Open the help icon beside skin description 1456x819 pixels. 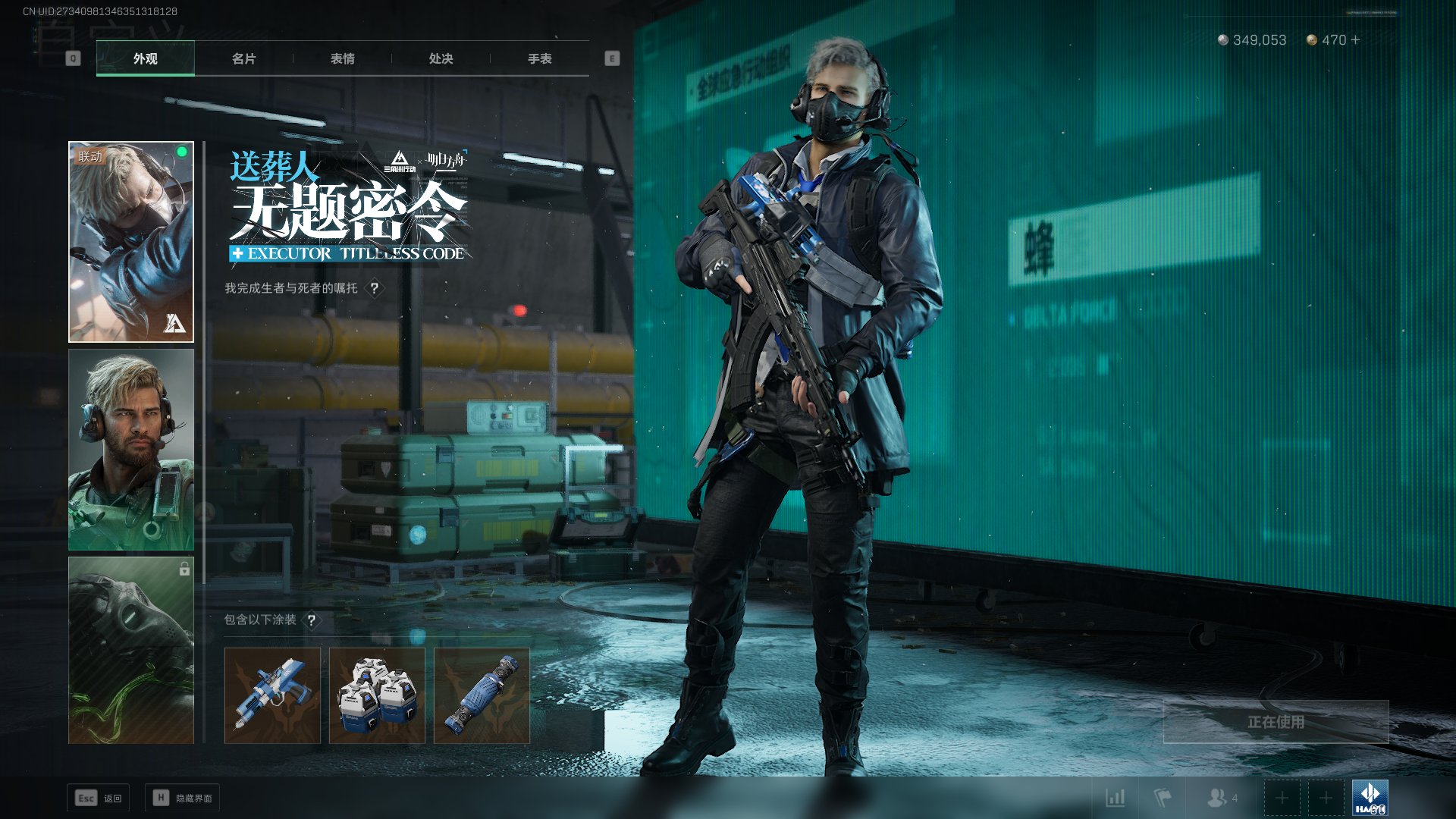374,288
